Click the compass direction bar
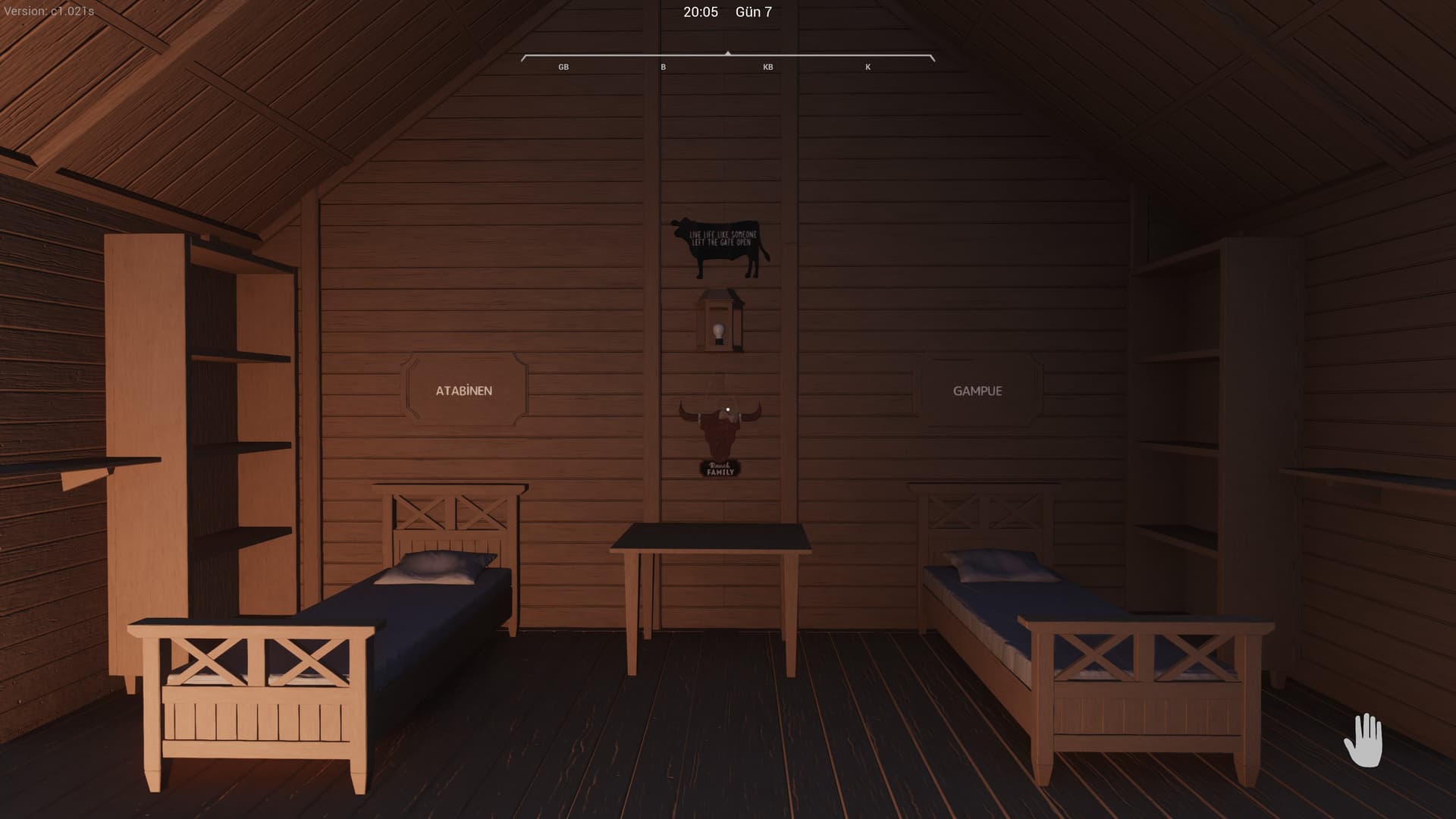The height and width of the screenshot is (819, 1456). 727,58
